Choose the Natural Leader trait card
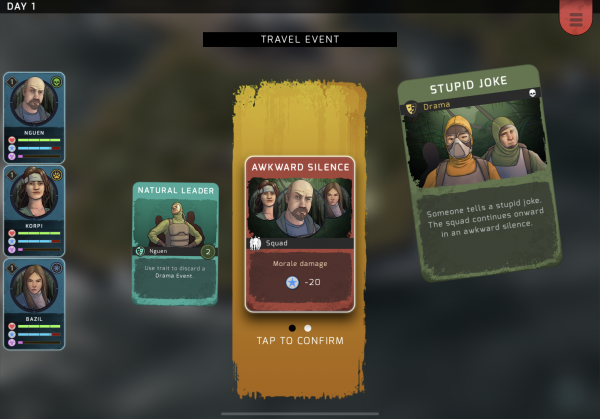 coord(175,243)
